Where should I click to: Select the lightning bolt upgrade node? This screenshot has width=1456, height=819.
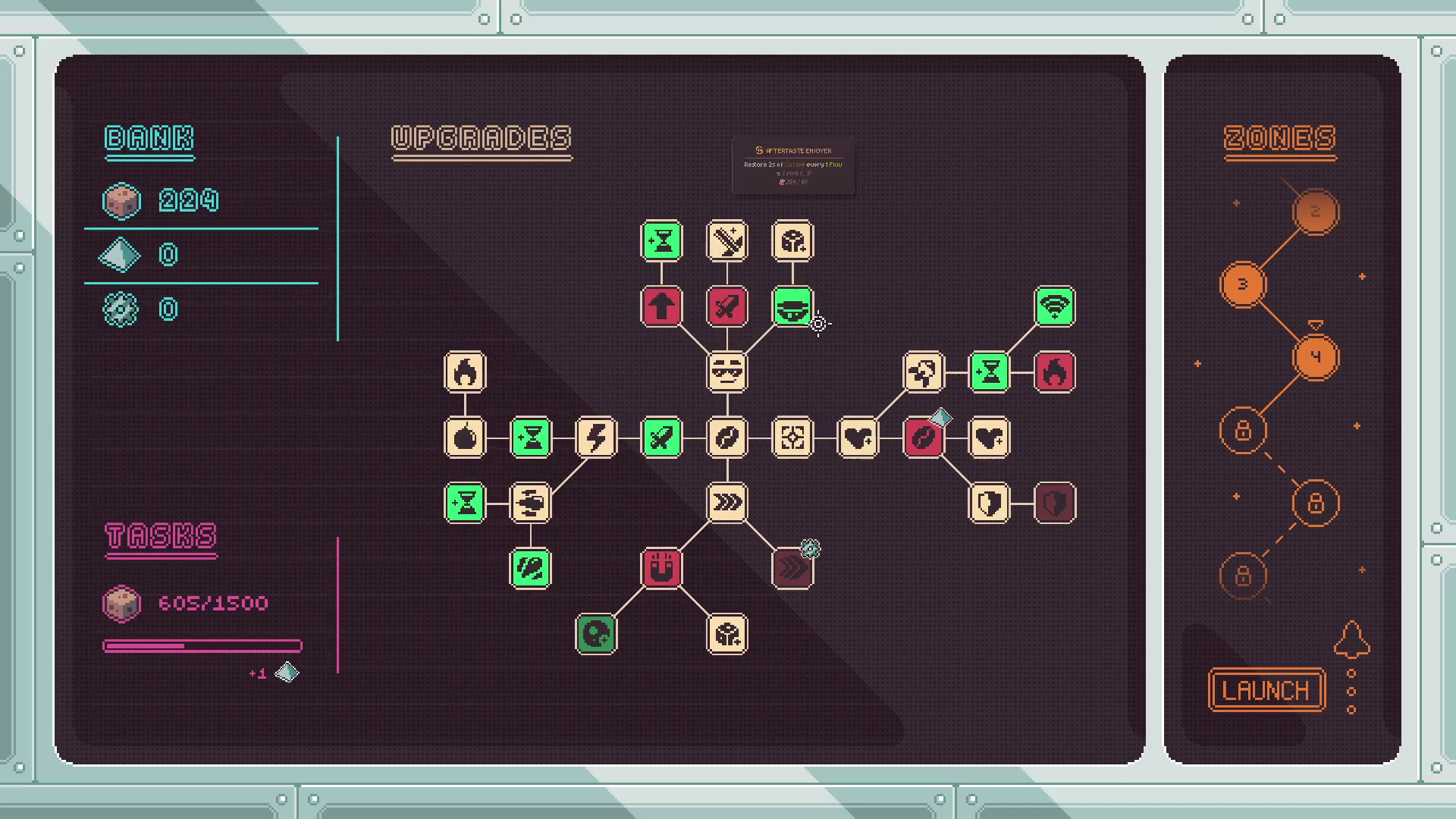click(596, 438)
